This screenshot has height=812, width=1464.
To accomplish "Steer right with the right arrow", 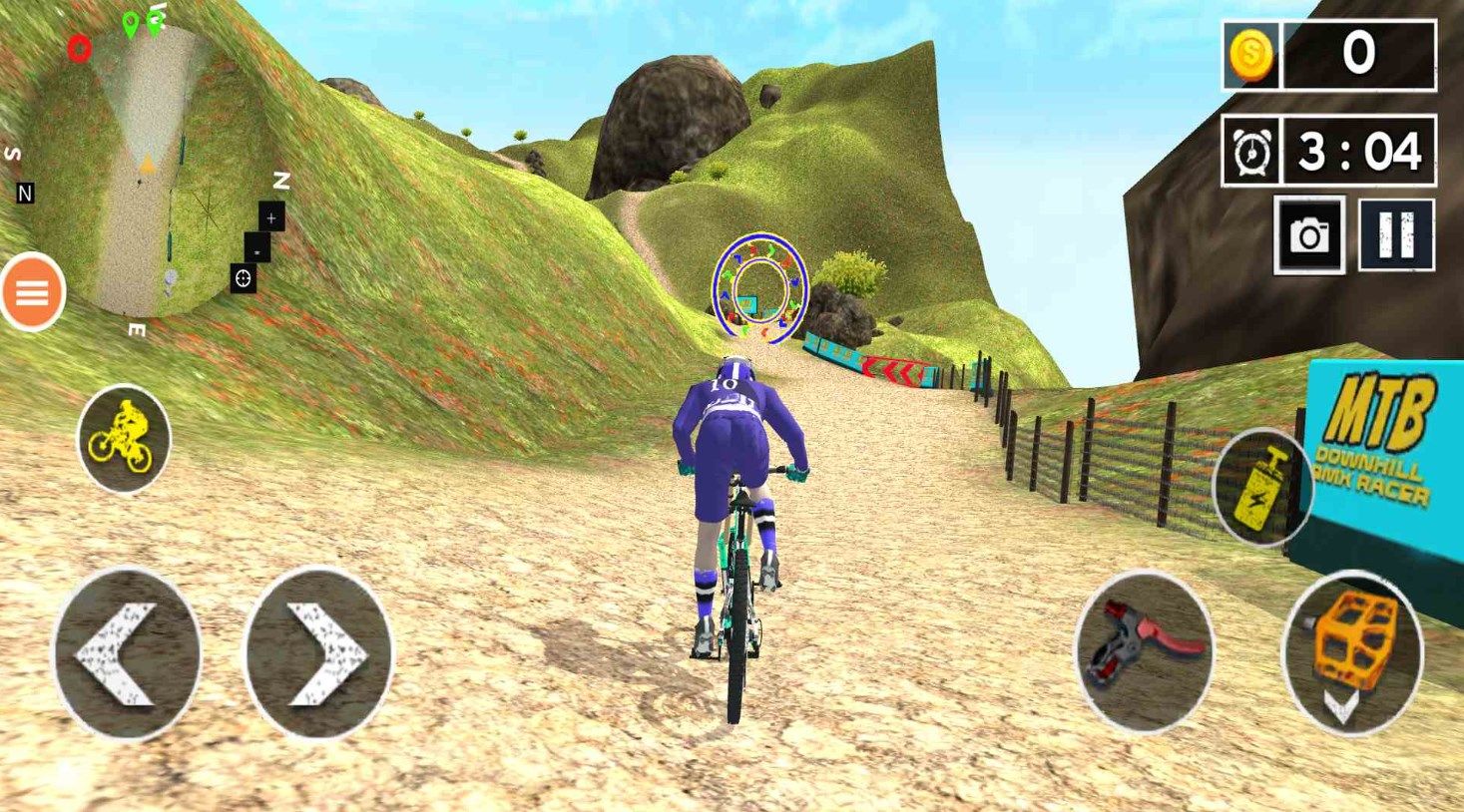I will pos(318,654).
